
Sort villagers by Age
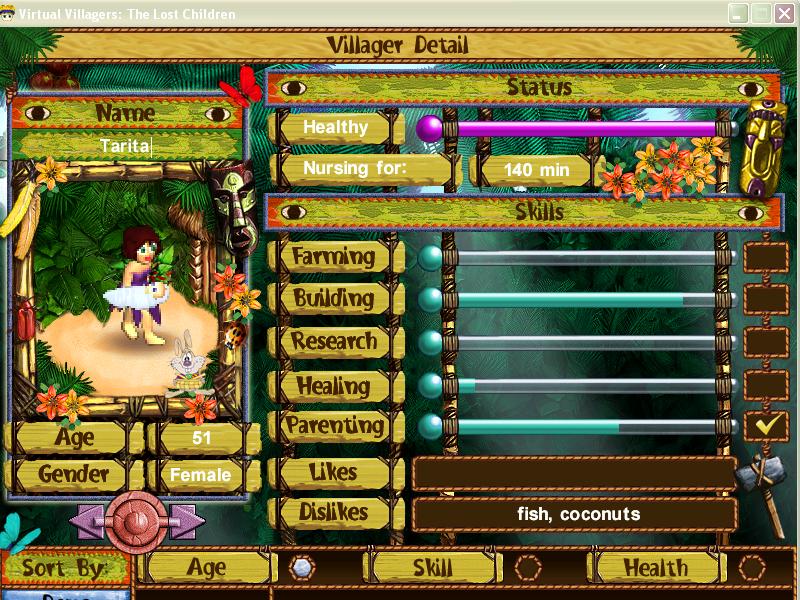click(x=301, y=567)
